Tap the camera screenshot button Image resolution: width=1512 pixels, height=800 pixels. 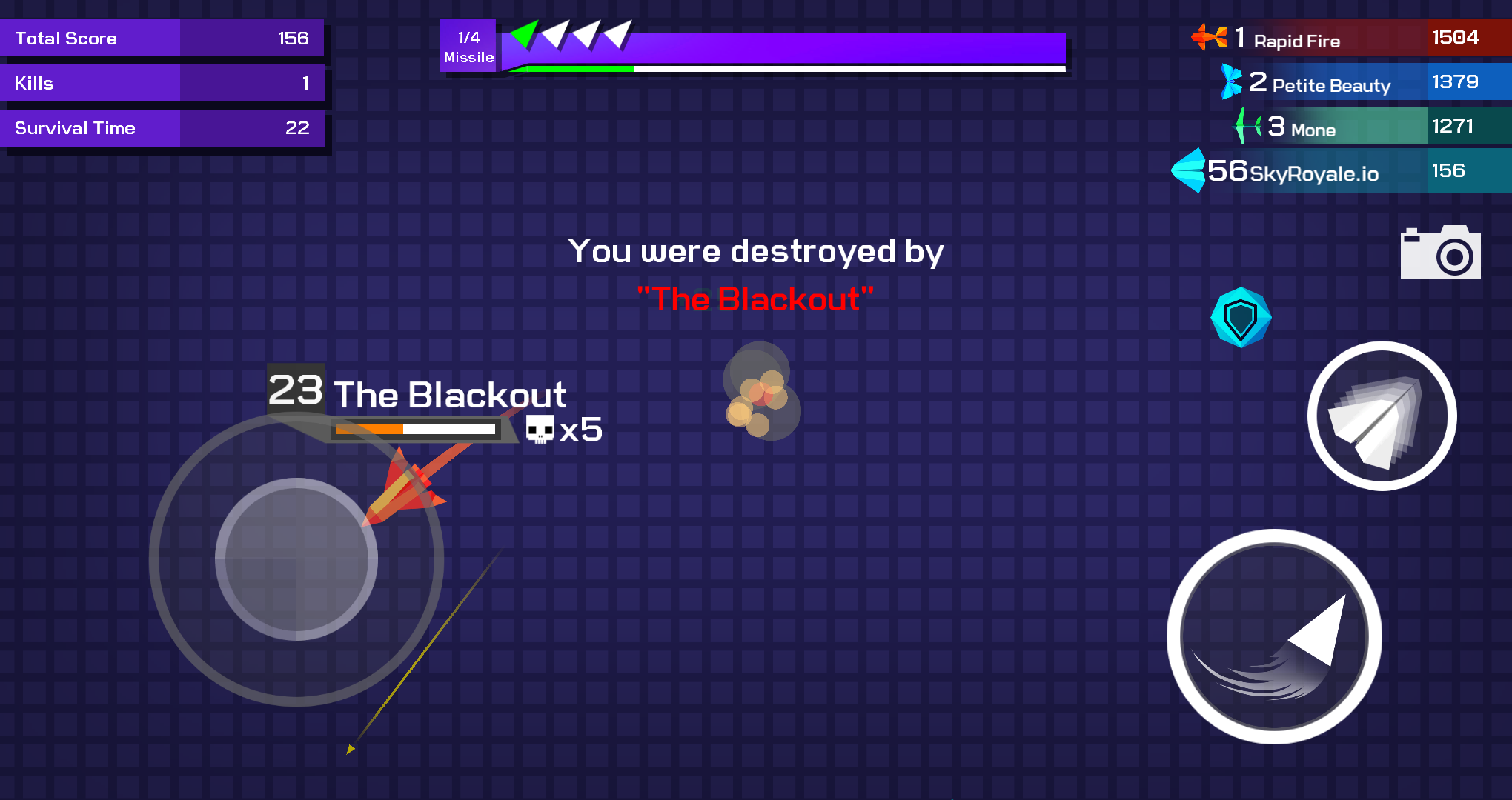1440,253
